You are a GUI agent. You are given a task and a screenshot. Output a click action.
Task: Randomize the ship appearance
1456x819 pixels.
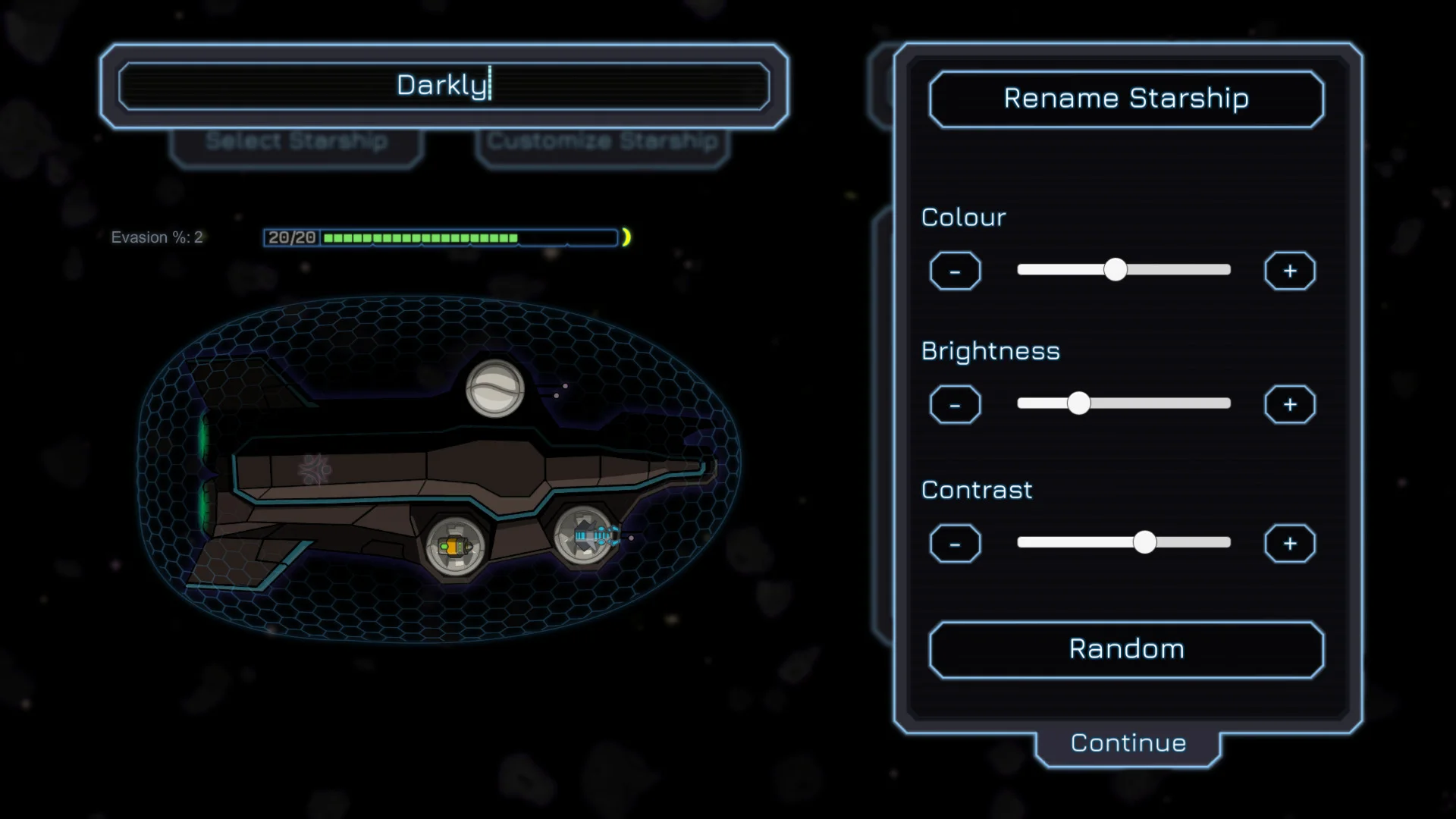pyautogui.click(x=1126, y=649)
